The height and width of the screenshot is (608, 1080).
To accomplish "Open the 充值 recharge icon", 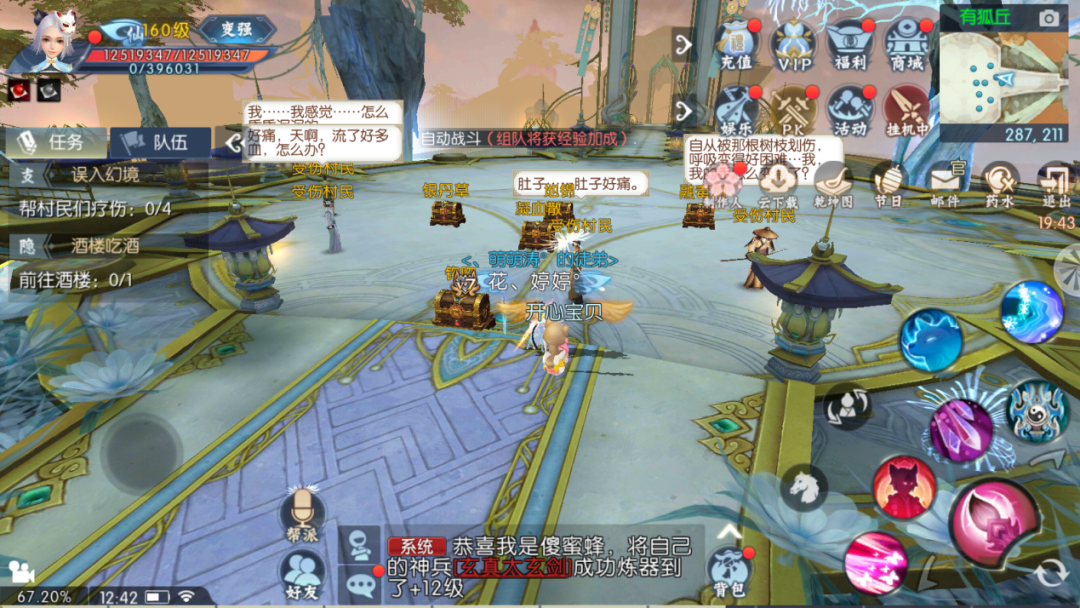I will tap(735, 45).
